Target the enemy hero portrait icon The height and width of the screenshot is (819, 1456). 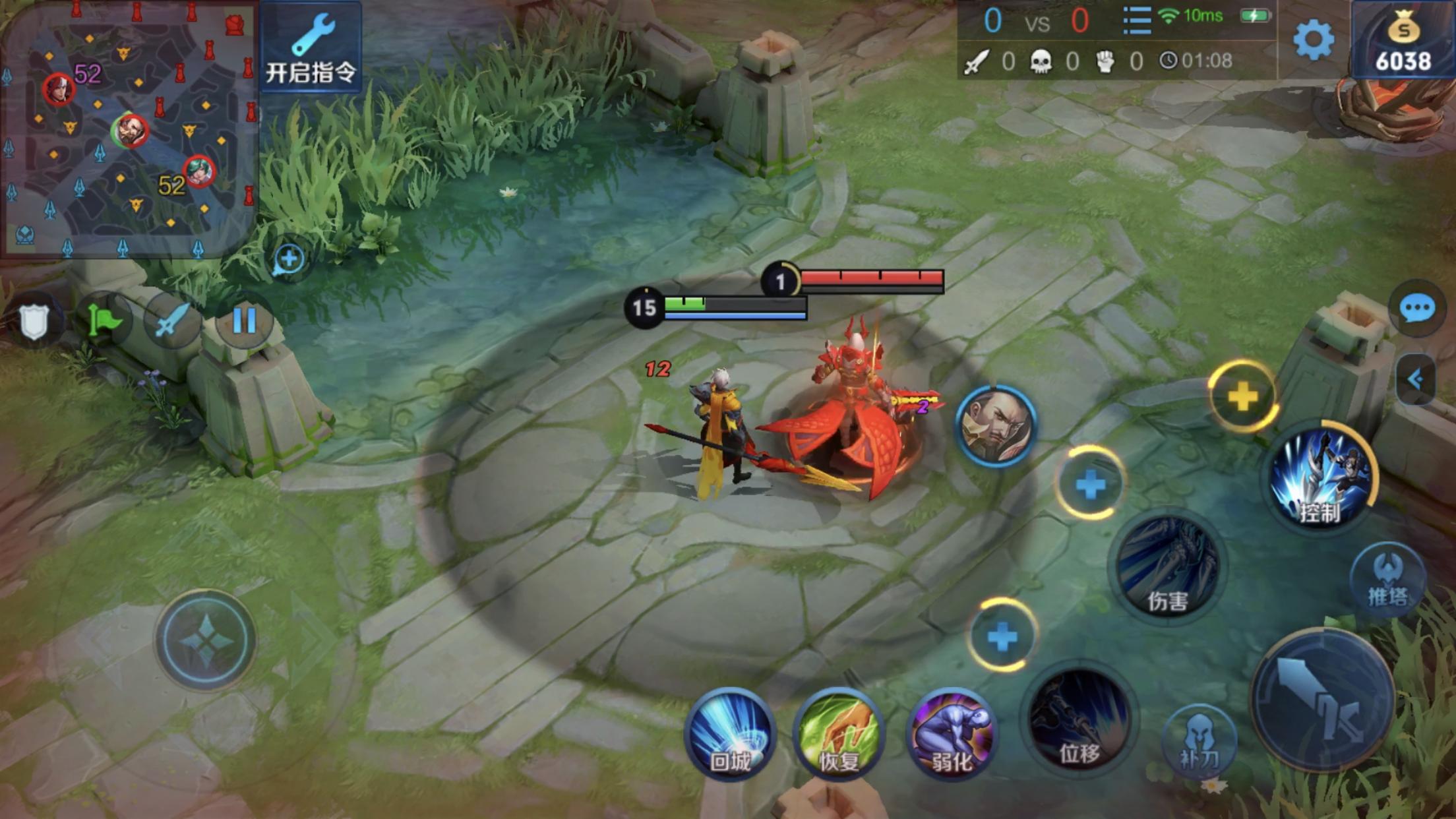996,426
